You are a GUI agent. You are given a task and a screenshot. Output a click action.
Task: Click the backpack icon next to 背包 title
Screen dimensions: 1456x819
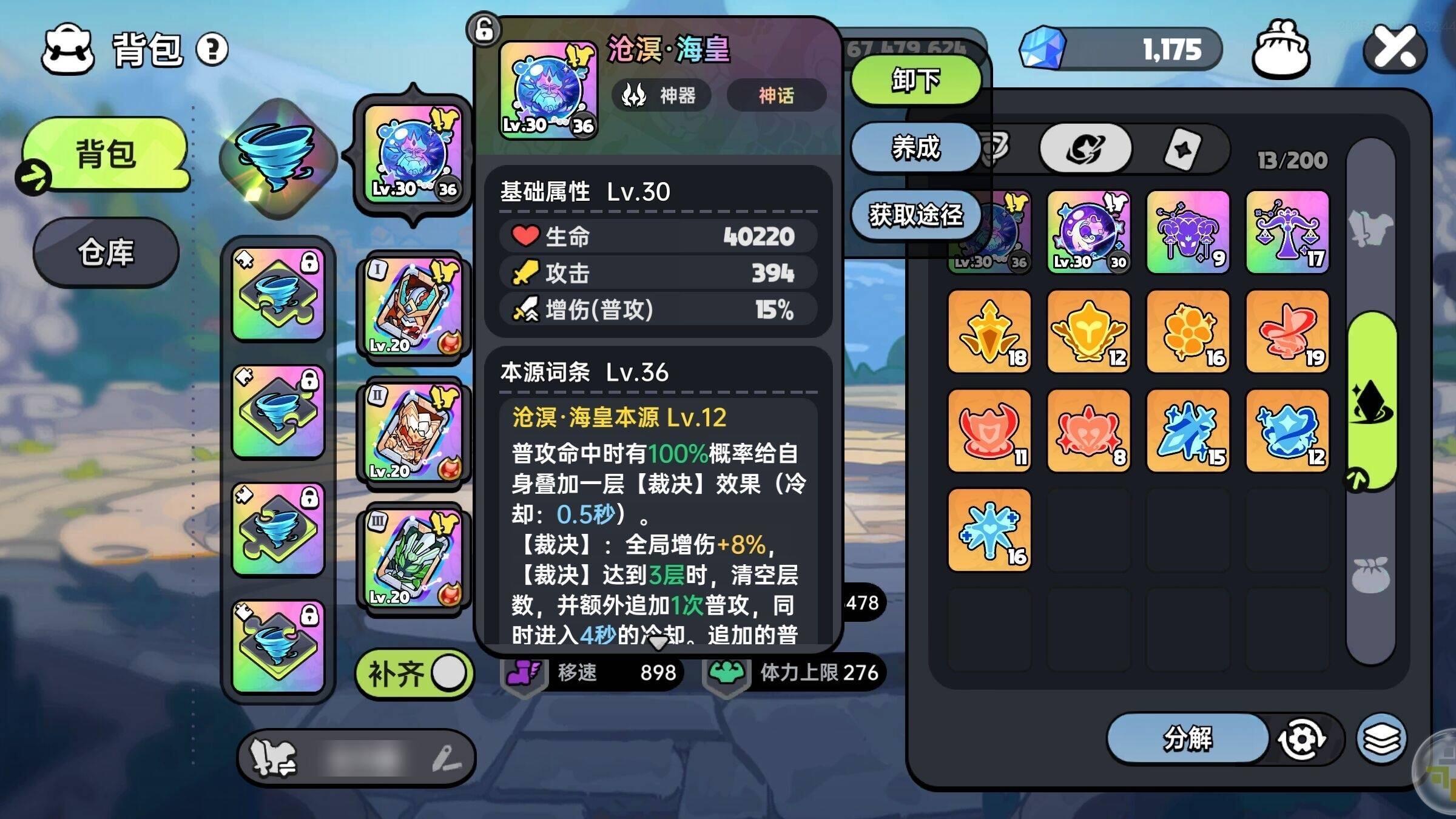[x=69, y=50]
